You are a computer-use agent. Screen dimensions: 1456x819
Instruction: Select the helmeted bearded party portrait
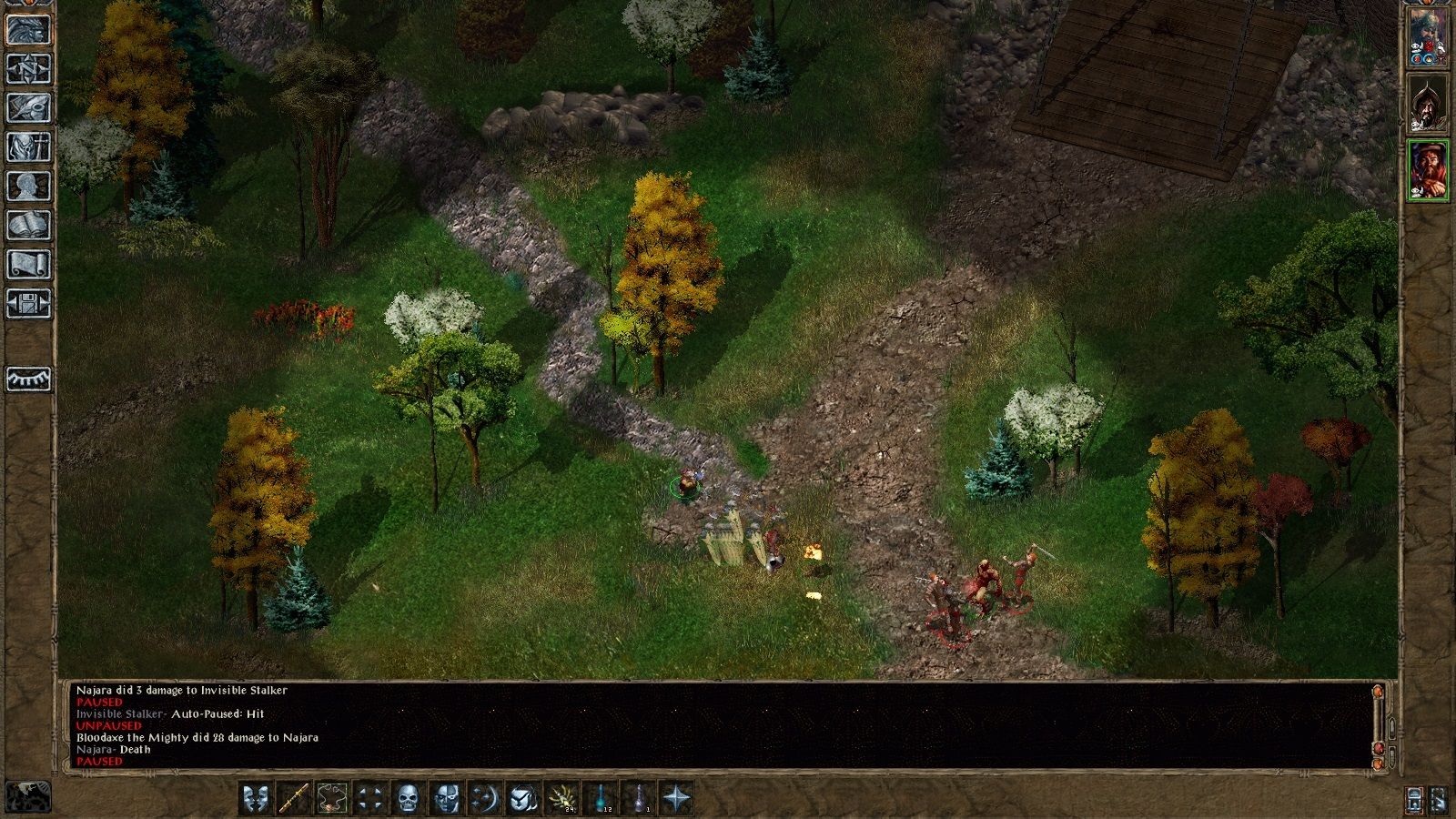(x=1427, y=103)
